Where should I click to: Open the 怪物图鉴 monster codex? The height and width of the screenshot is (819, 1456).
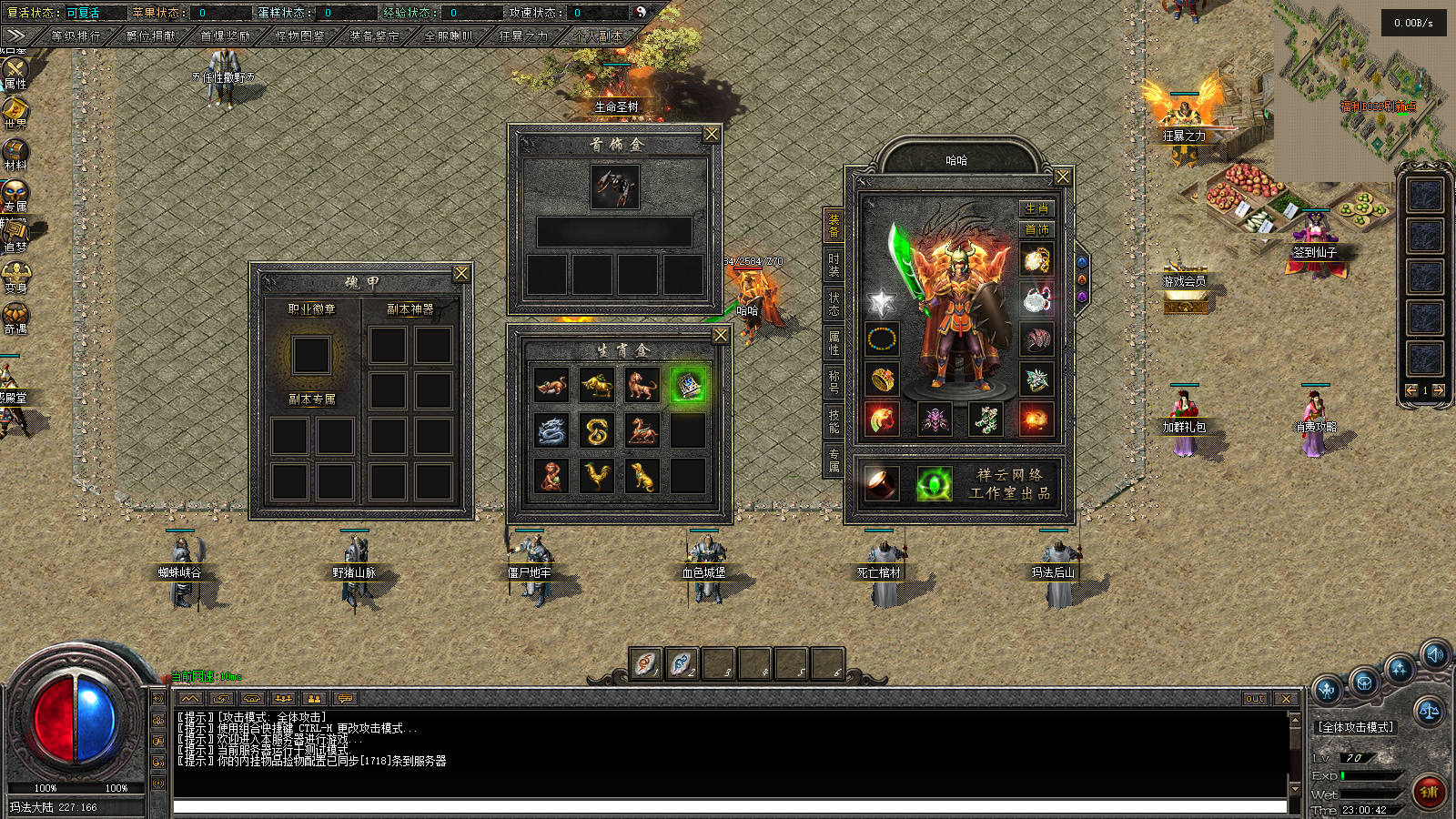[299, 36]
